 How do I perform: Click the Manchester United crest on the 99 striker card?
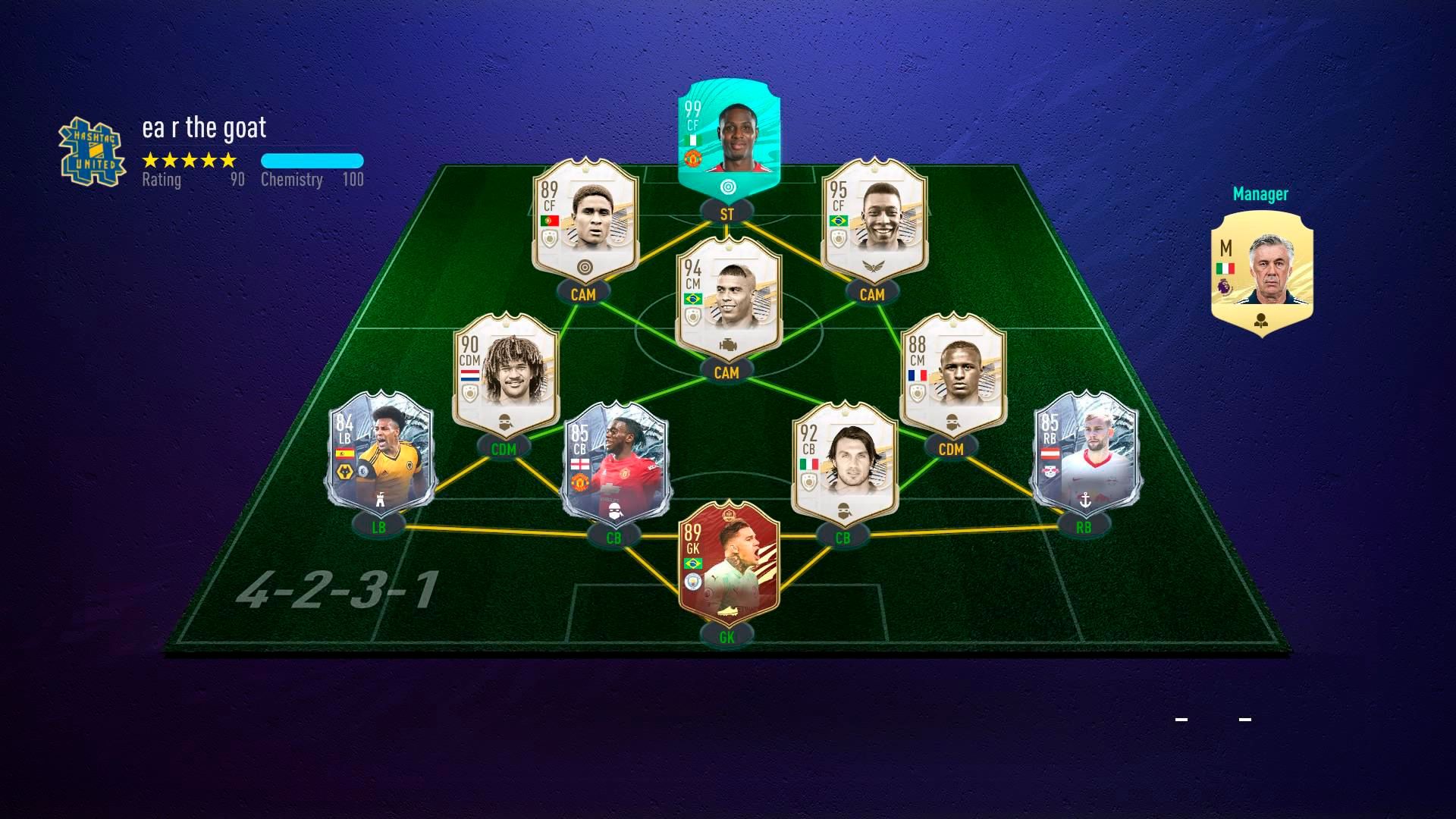coord(693,158)
